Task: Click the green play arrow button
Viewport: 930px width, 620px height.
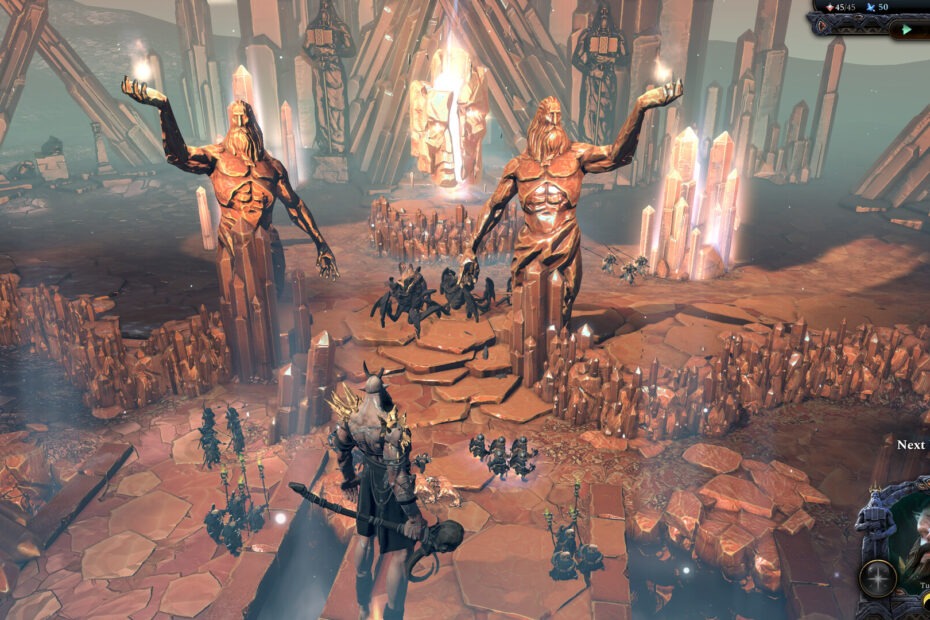Action: (906, 29)
